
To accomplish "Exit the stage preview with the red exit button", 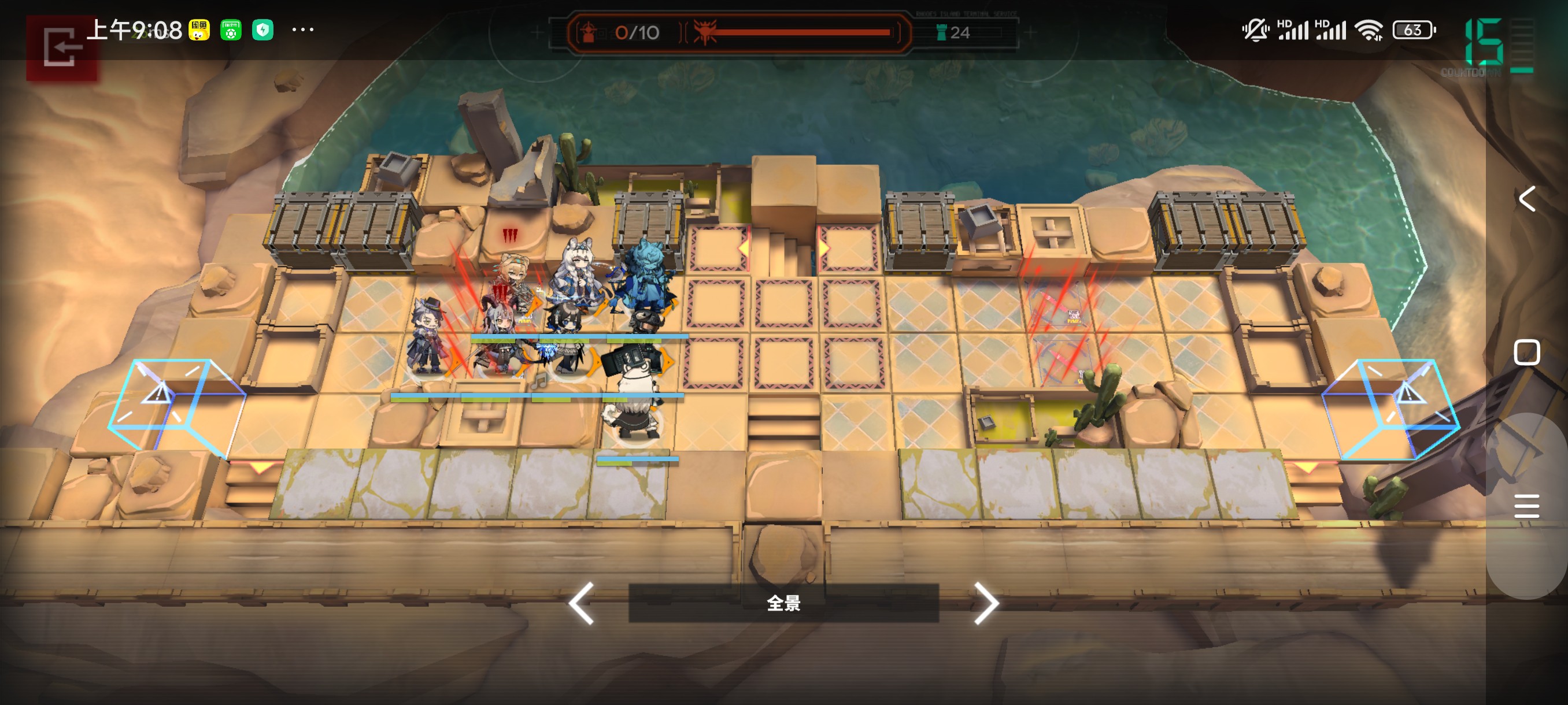I will pyautogui.click(x=61, y=47).
